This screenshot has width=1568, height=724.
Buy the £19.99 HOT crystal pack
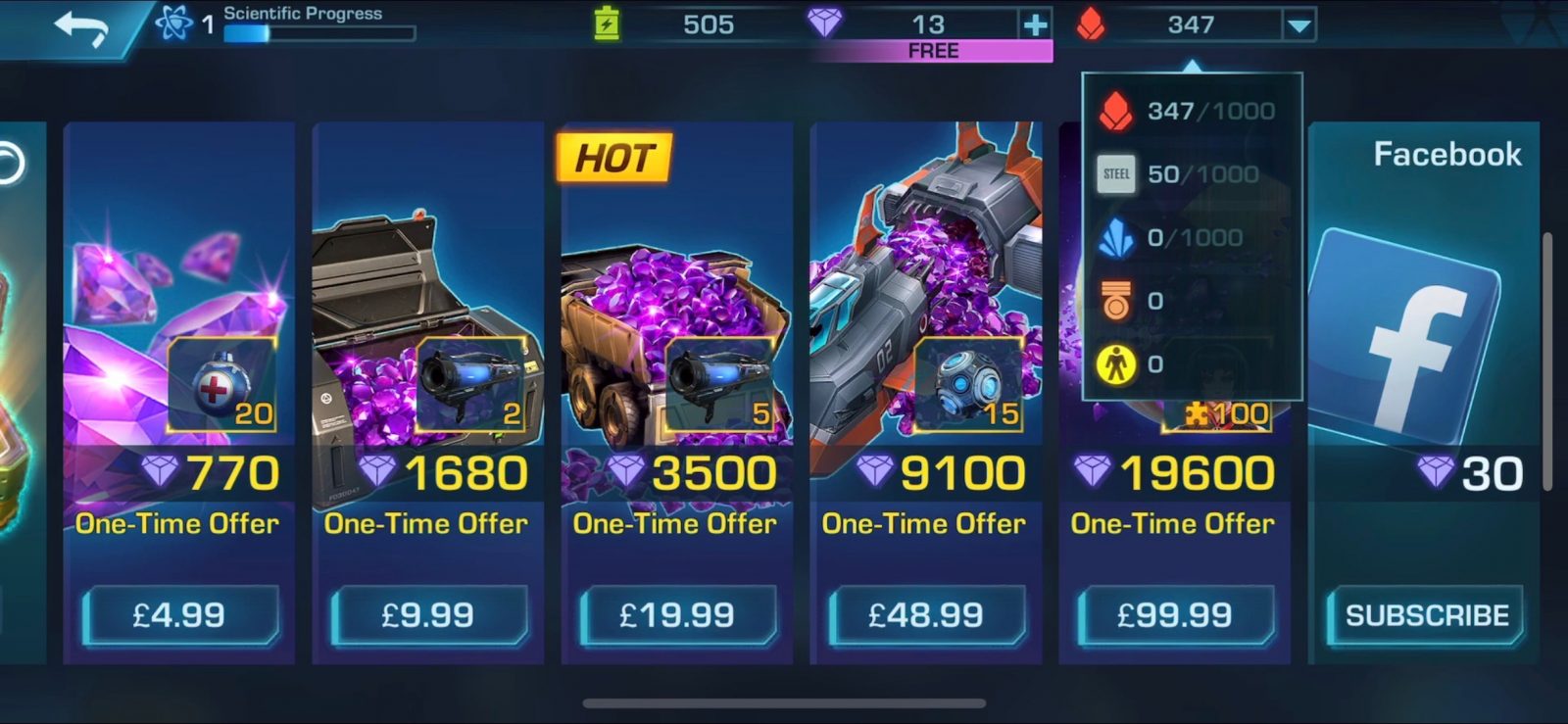pos(677,615)
